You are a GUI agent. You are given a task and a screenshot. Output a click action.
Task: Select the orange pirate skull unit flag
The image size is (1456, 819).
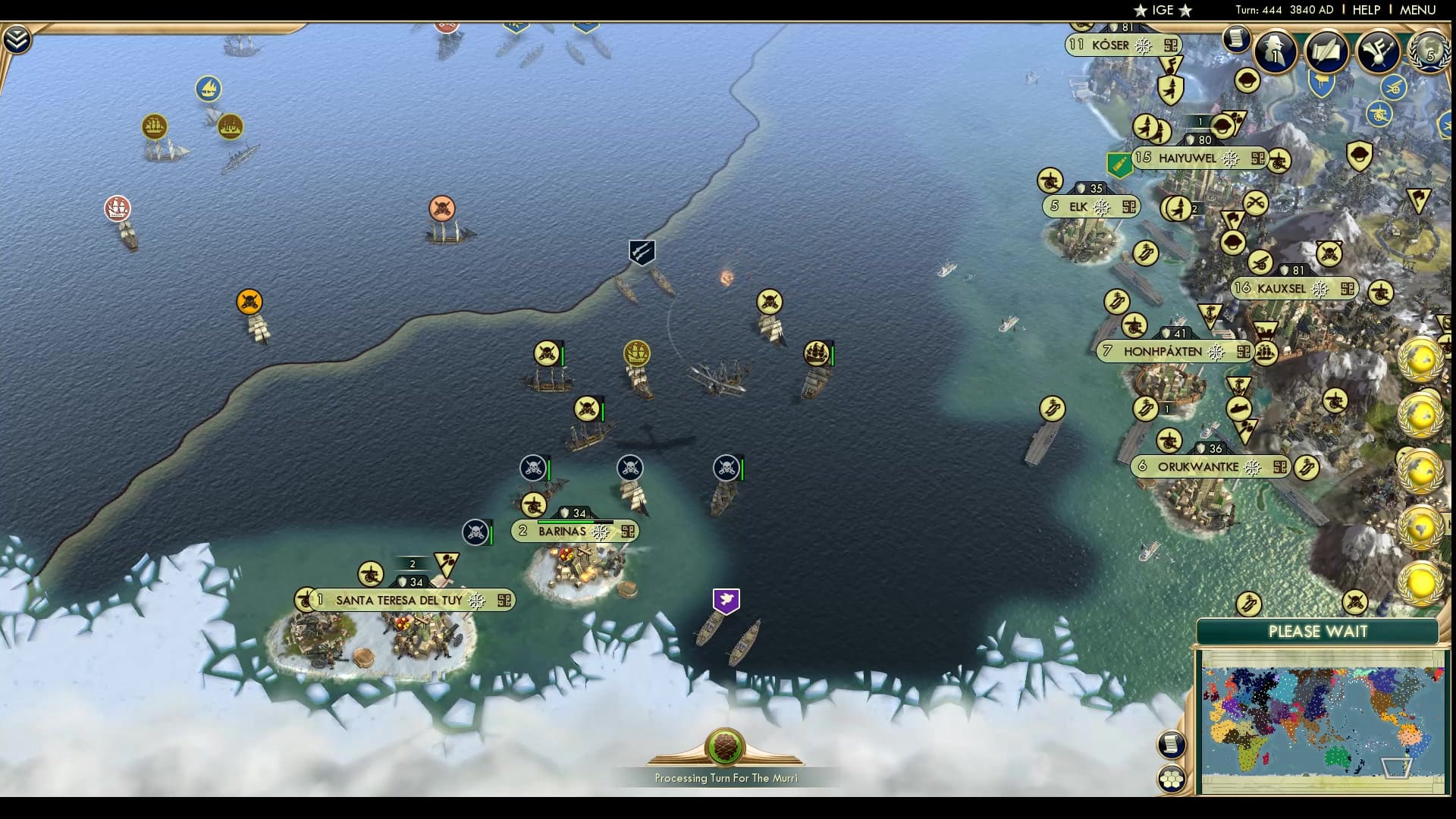pos(248,301)
